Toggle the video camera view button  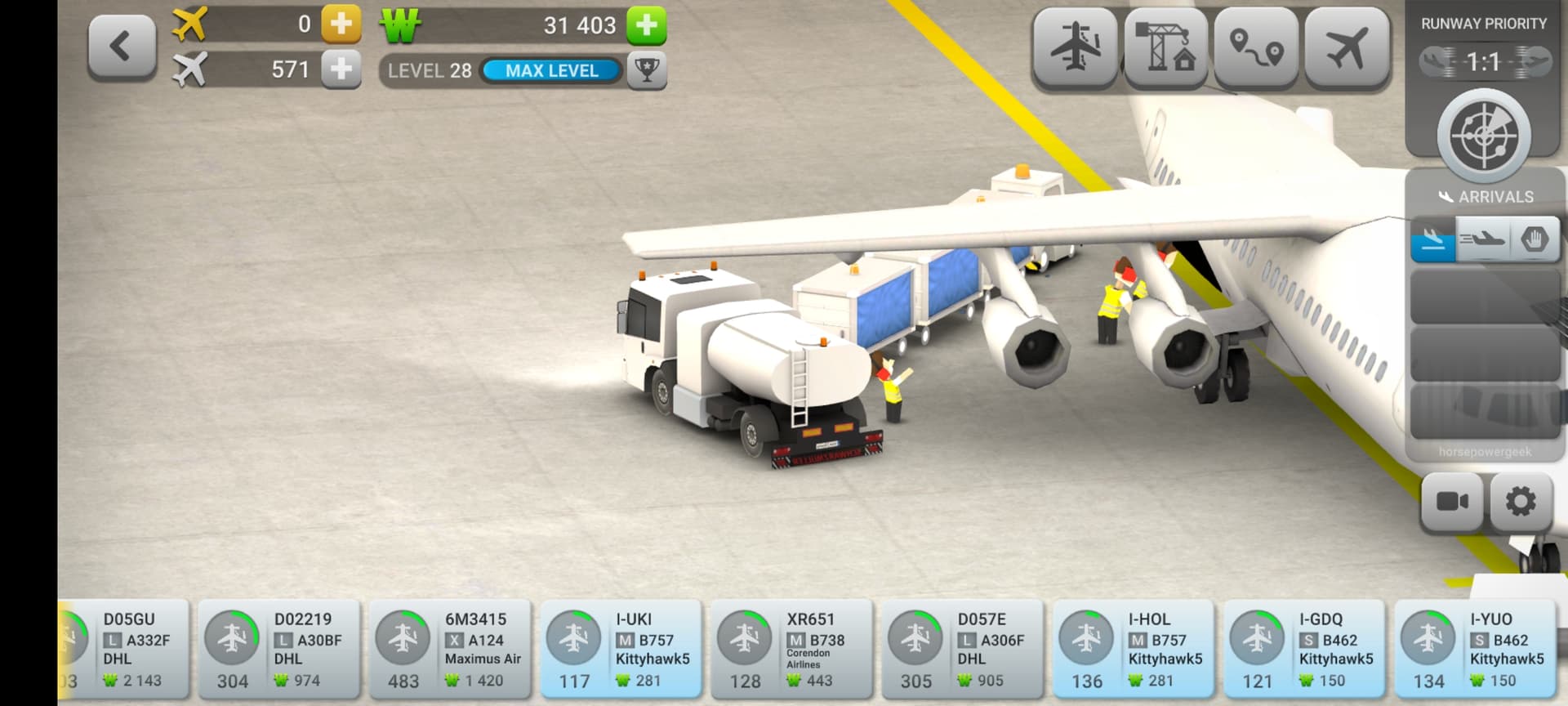[x=1452, y=502]
